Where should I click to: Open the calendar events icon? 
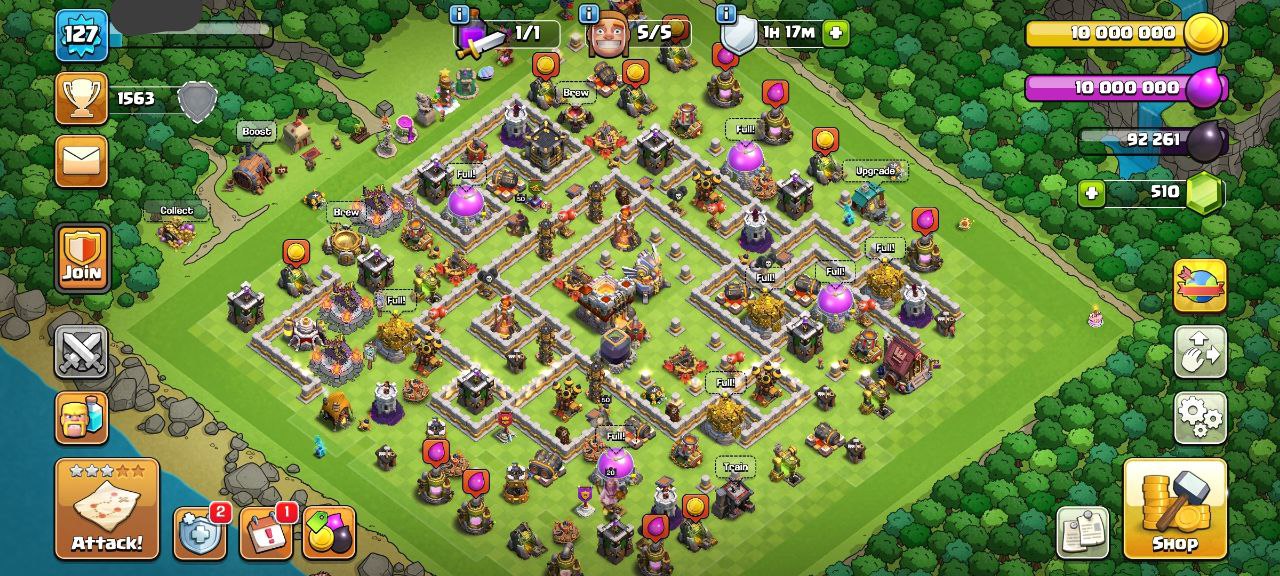pos(266,534)
